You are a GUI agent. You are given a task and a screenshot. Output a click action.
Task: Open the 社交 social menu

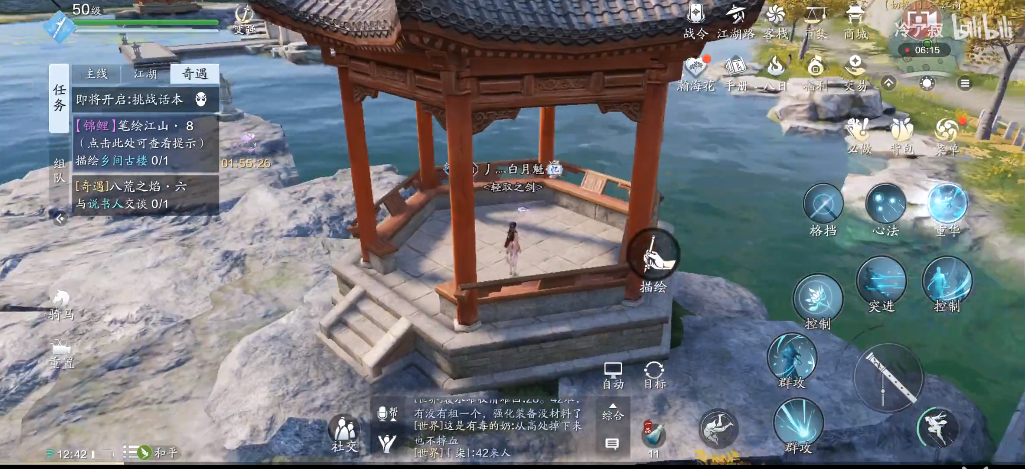pyautogui.click(x=344, y=433)
